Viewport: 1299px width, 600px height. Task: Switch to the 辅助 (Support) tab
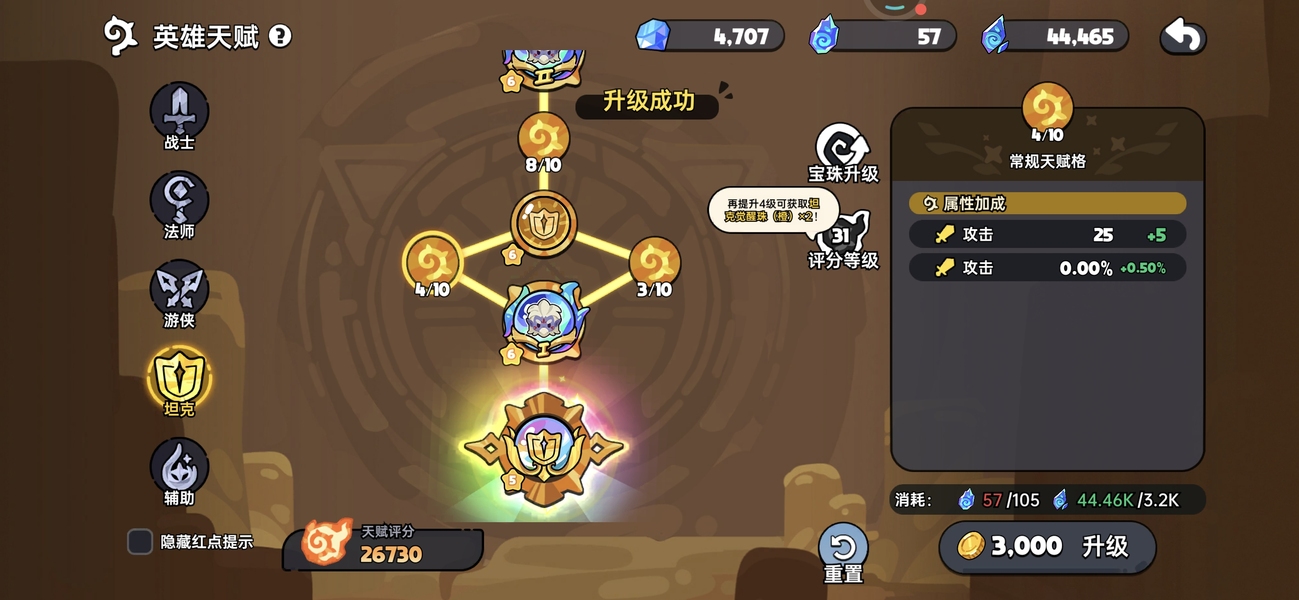[x=179, y=468]
